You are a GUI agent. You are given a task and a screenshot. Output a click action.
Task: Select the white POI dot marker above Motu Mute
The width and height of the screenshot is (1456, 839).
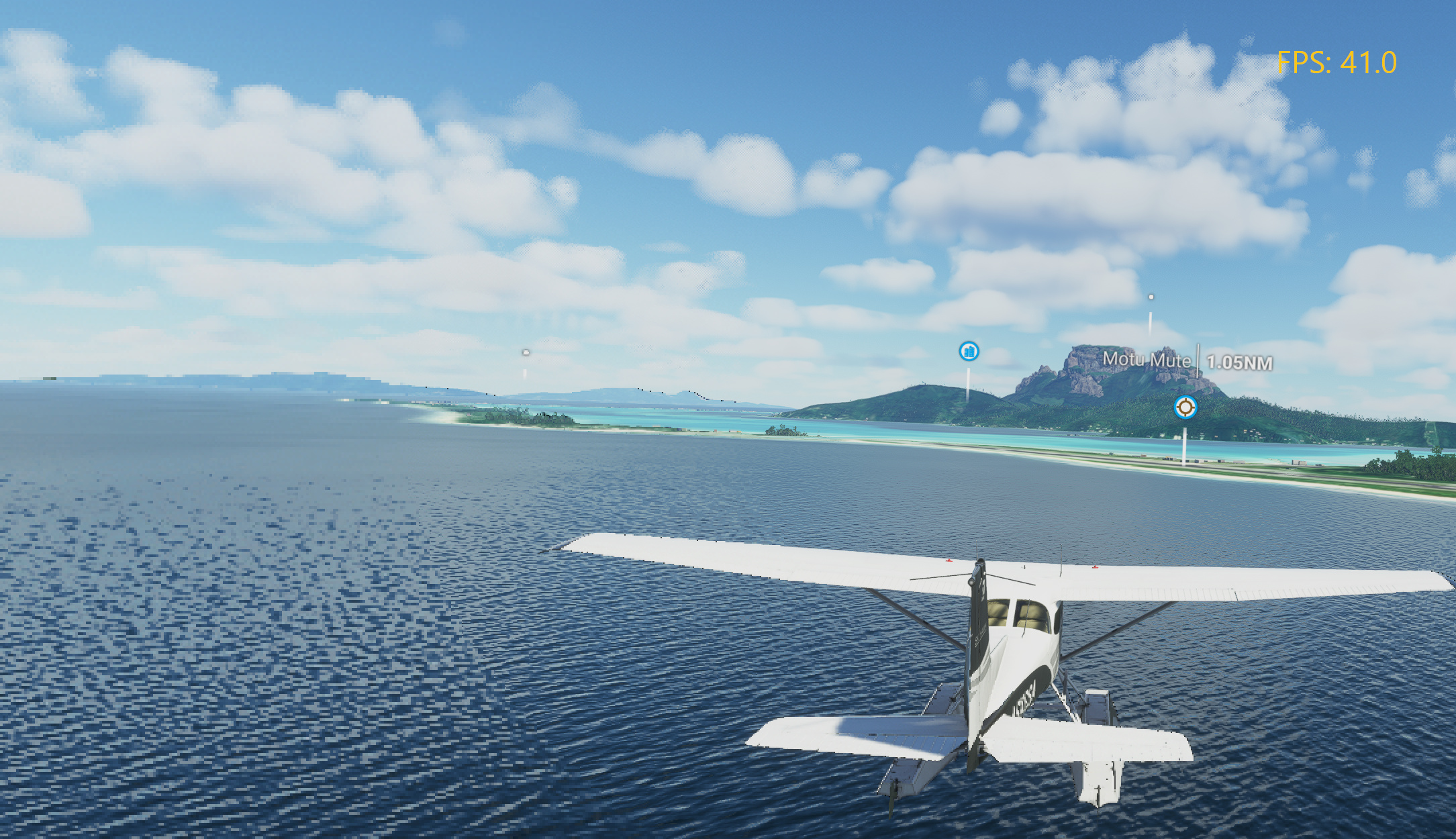click(x=1151, y=295)
